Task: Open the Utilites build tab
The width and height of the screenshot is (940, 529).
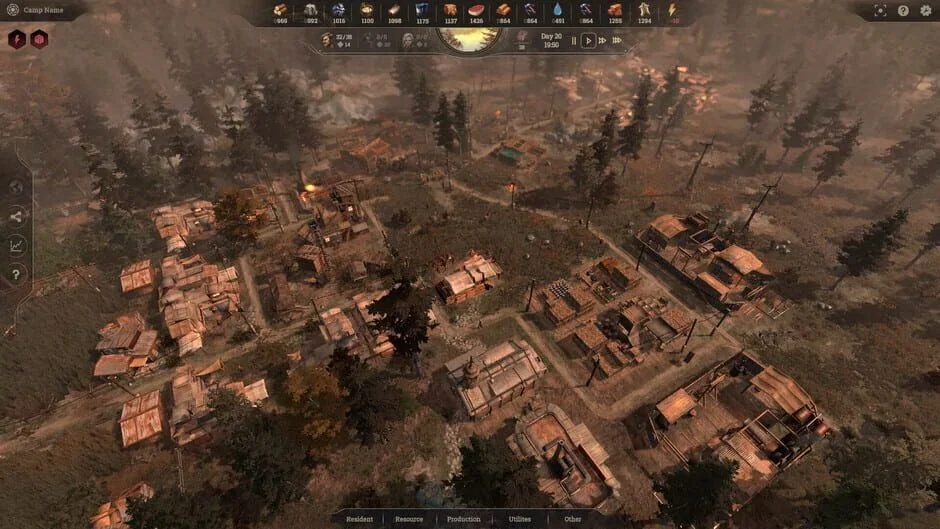Action: tap(520, 519)
